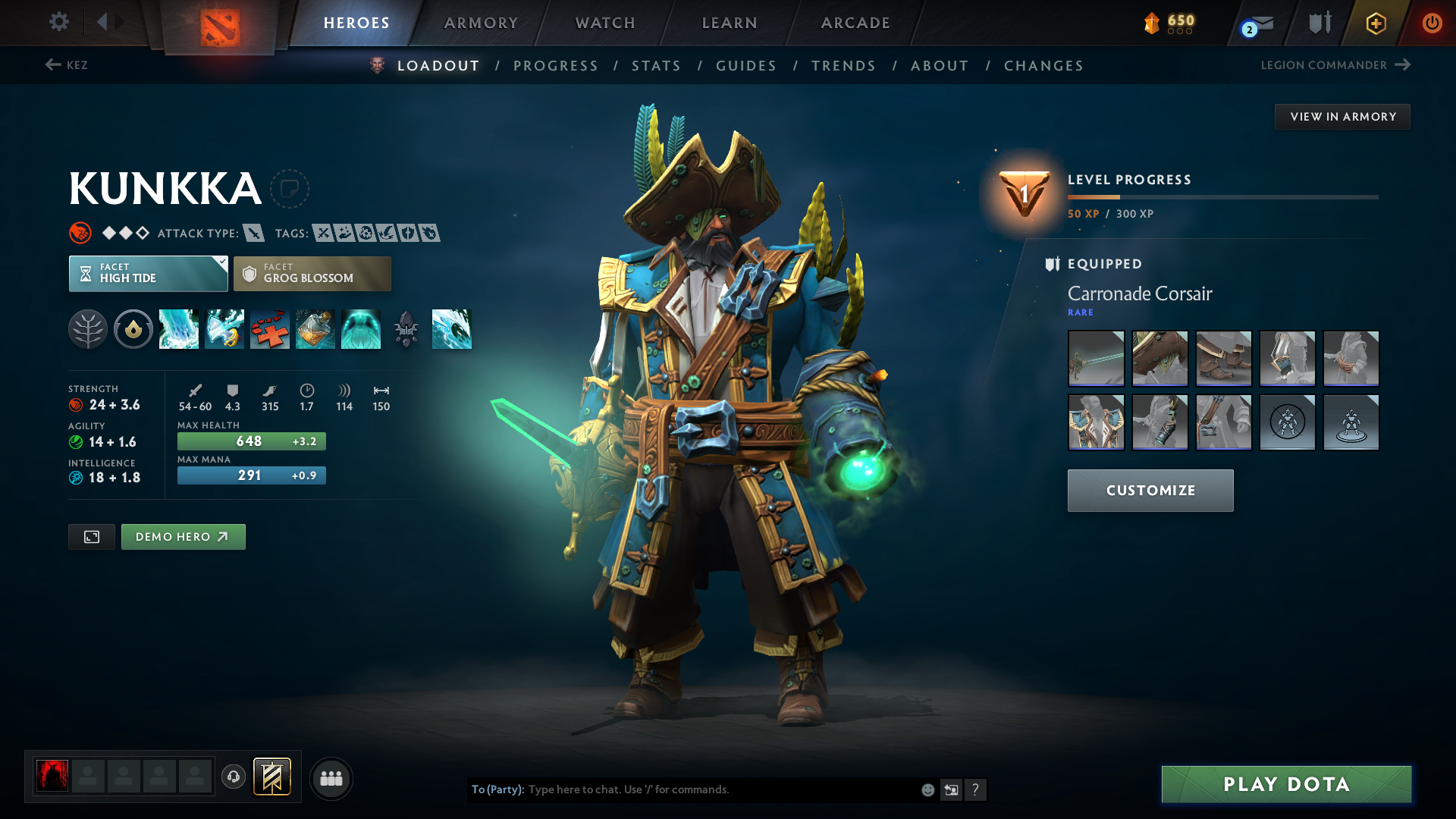Expand the High Tide facet dropdown arrow
This screenshot has height=819, width=1456.
pyautogui.click(x=221, y=264)
